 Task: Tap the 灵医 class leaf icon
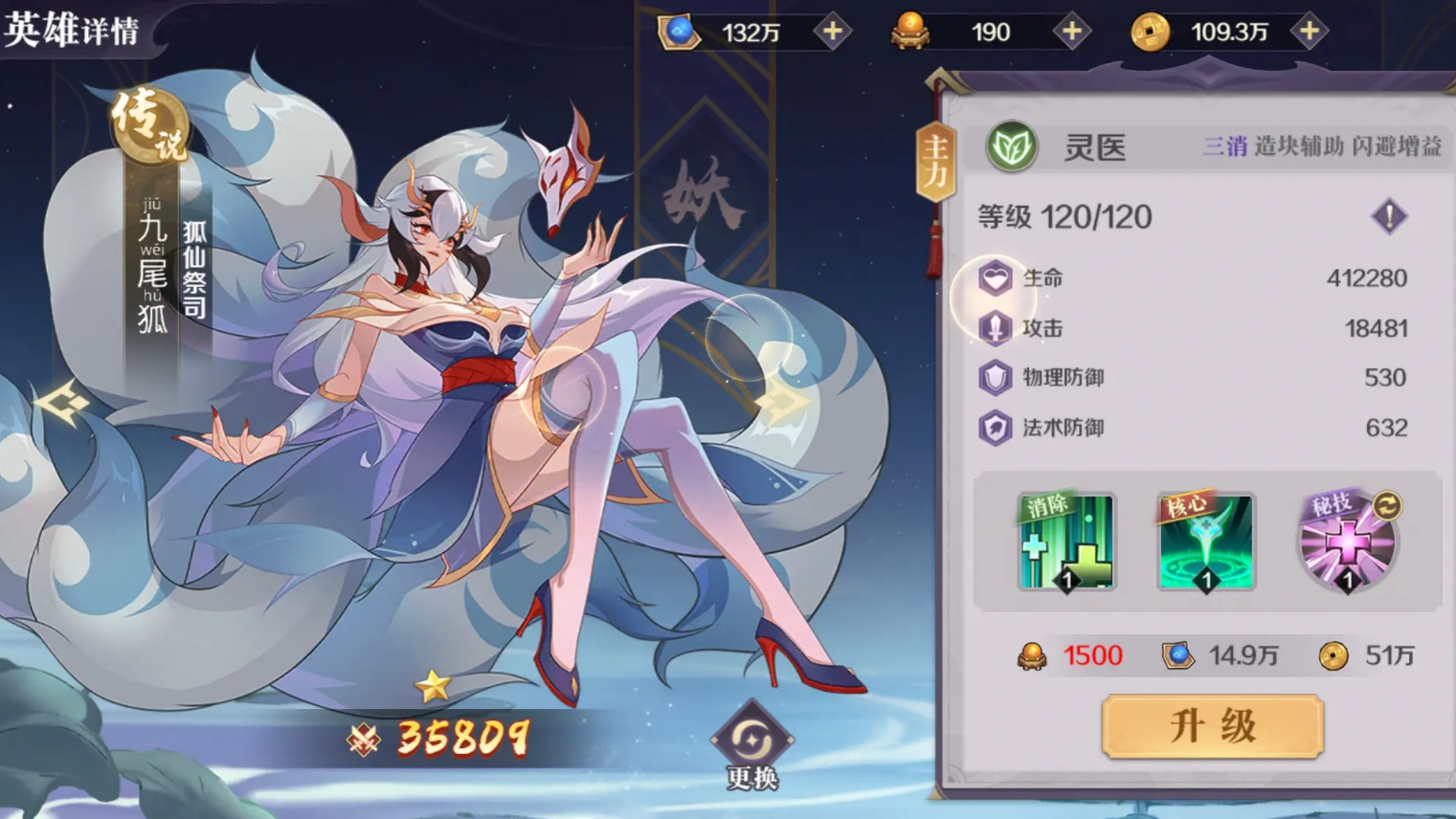[x=1012, y=147]
